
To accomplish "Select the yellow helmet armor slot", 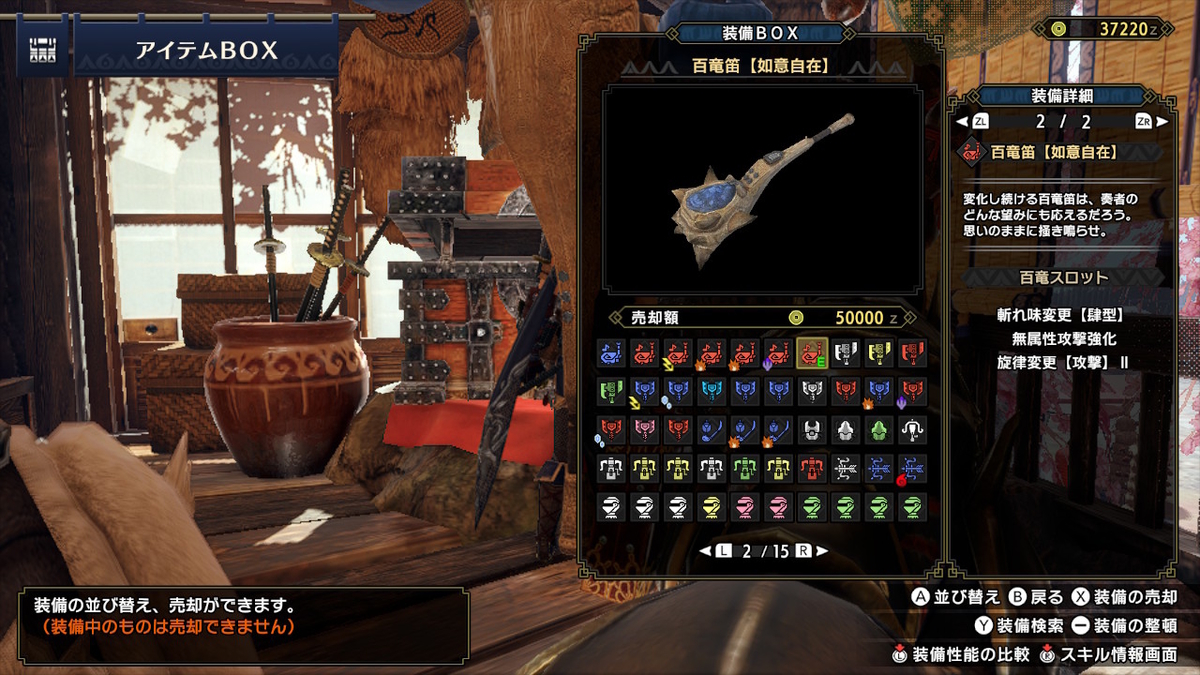I will pos(711,507).
